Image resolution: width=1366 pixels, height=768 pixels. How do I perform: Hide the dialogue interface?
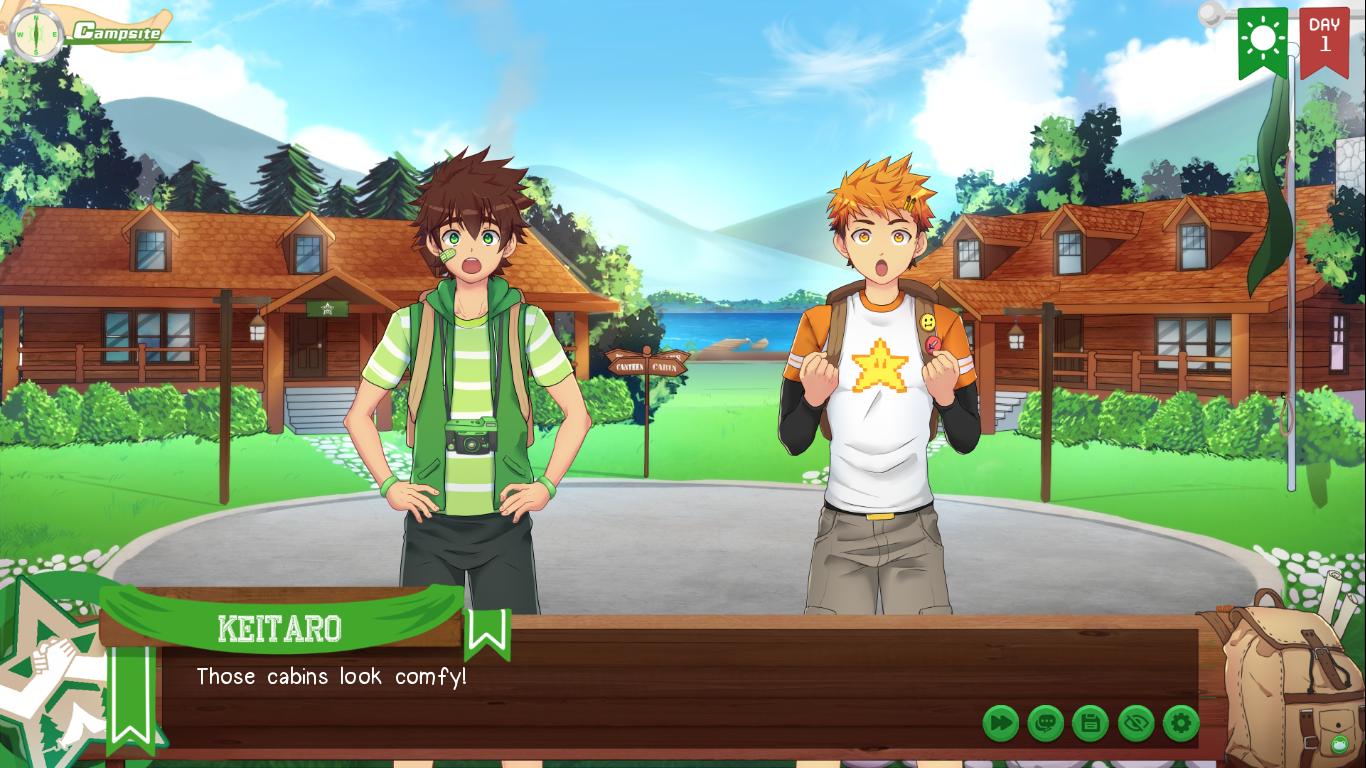point(1136,723)
